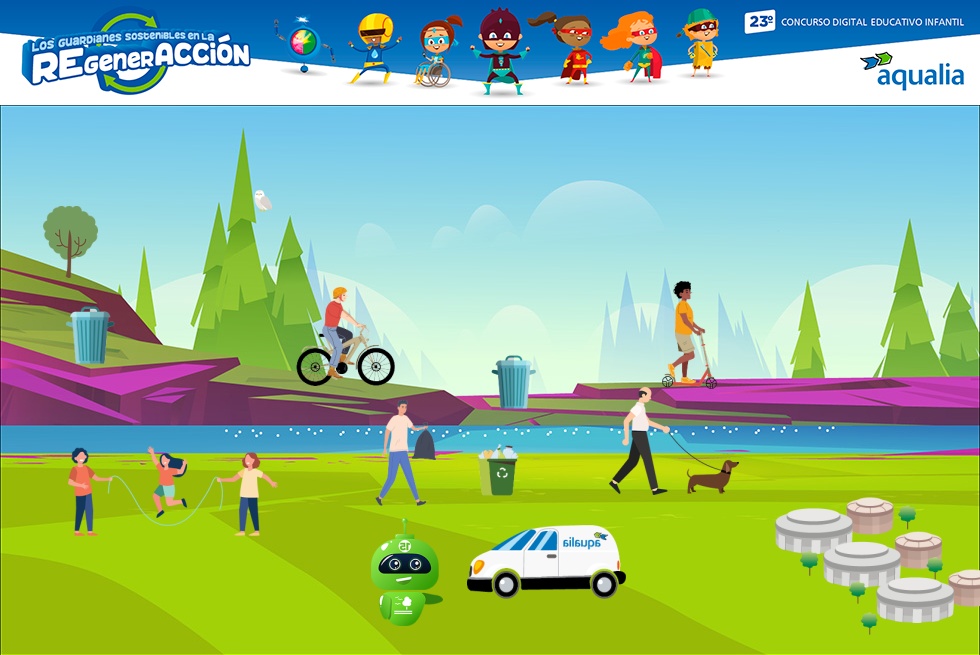This screenshot has height=655, width=980.
Task: Open the aqualia logo link in header
Action: [913, 70]
